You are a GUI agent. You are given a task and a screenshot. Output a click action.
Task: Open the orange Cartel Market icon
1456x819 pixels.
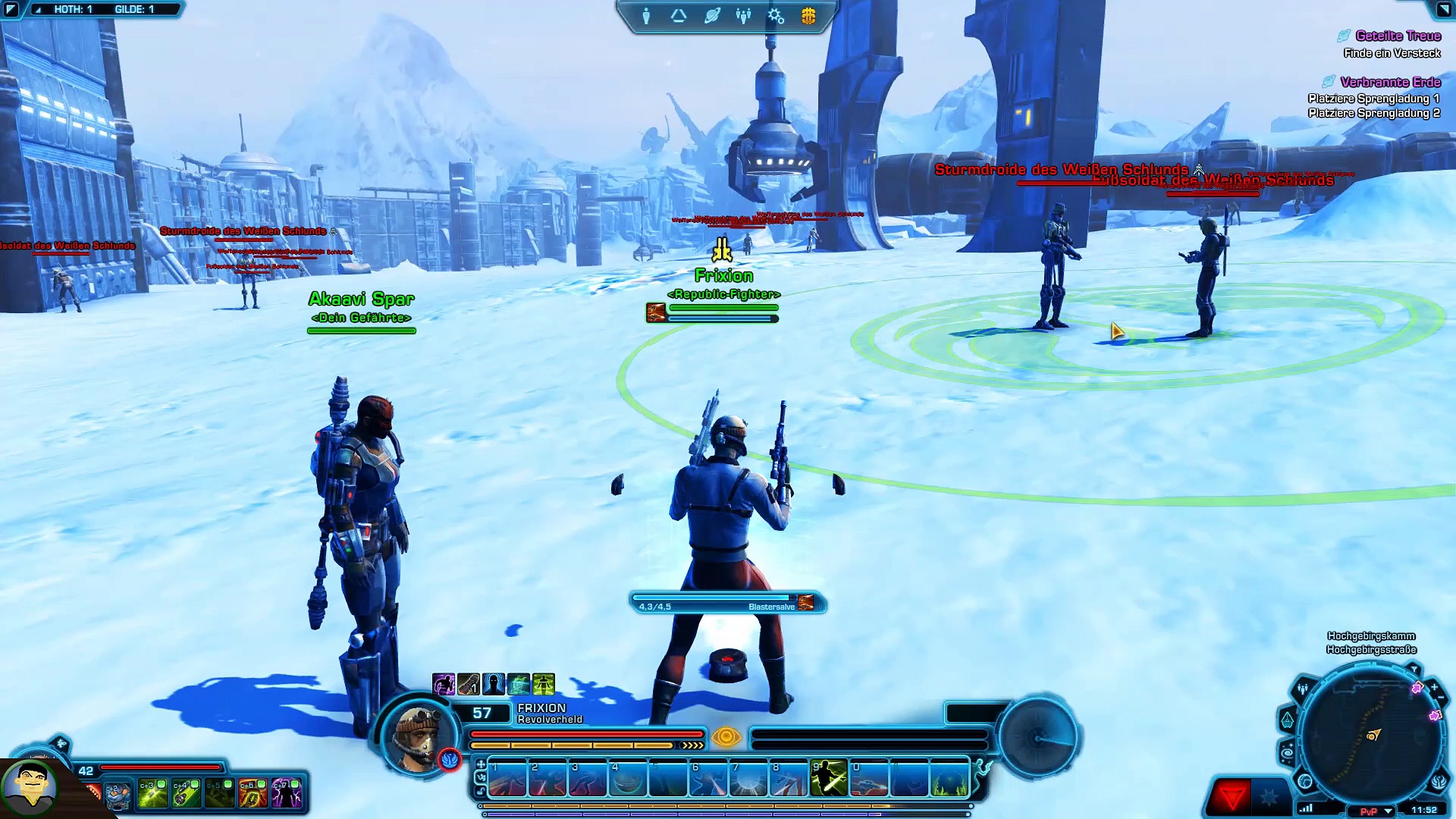[808, 16]
